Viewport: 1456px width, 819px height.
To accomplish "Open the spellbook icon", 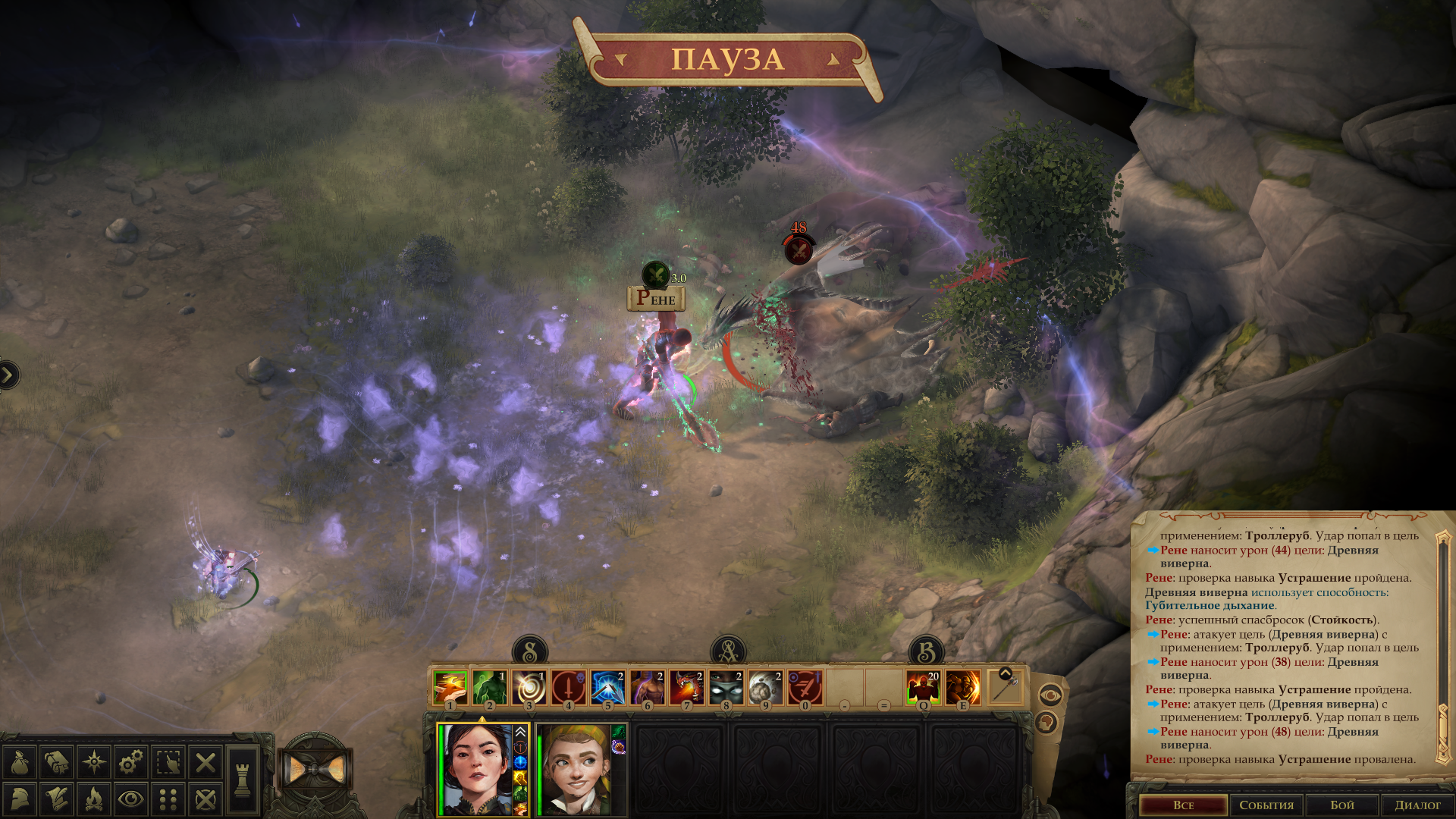I will pos(57,762).
